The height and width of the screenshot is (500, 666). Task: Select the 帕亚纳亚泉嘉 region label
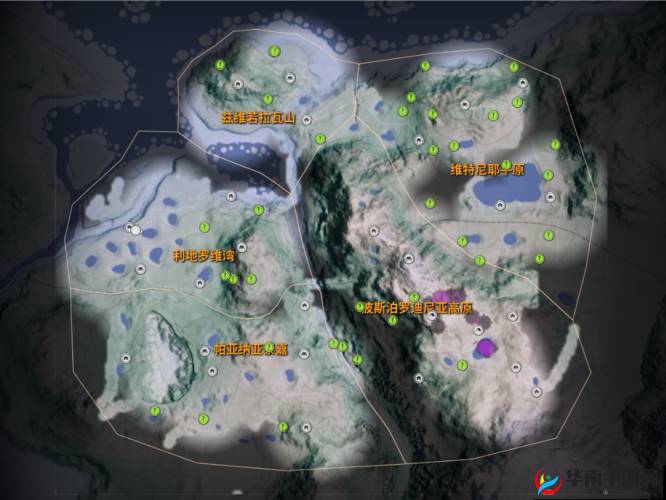pos(251,350)
